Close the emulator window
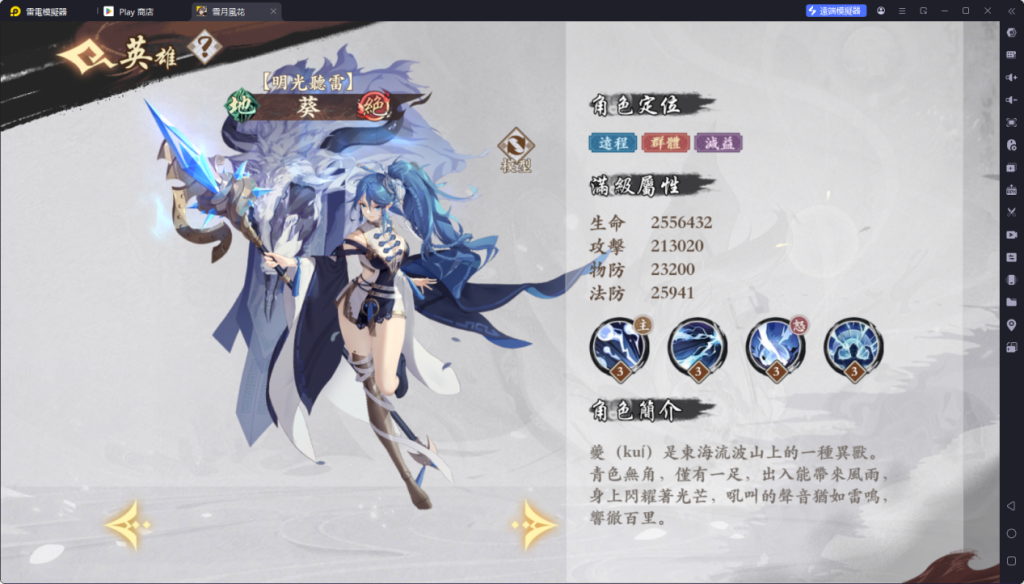This screenshot has width=1024, height=584. pyautogui.click(x=987, y=10)
